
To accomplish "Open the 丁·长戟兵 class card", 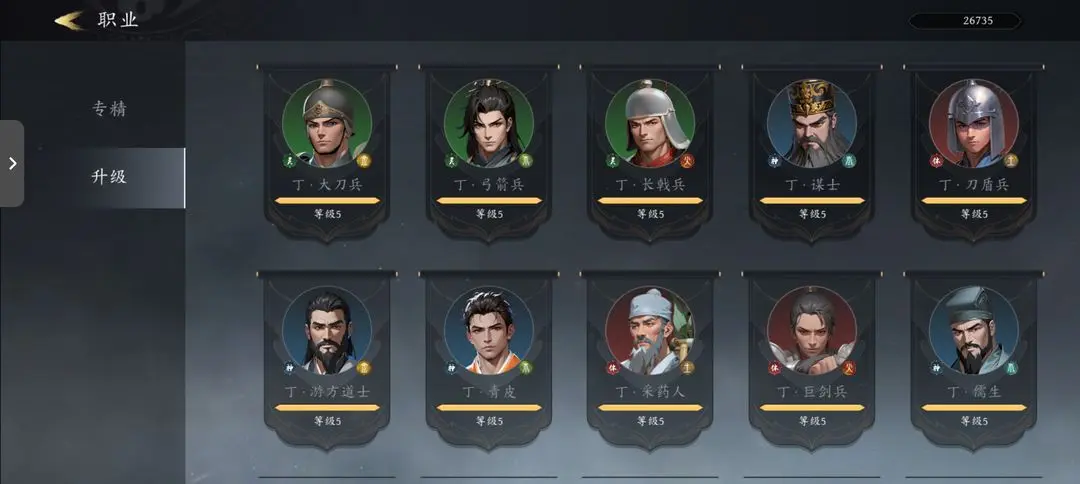I will [x=650, y=150].
